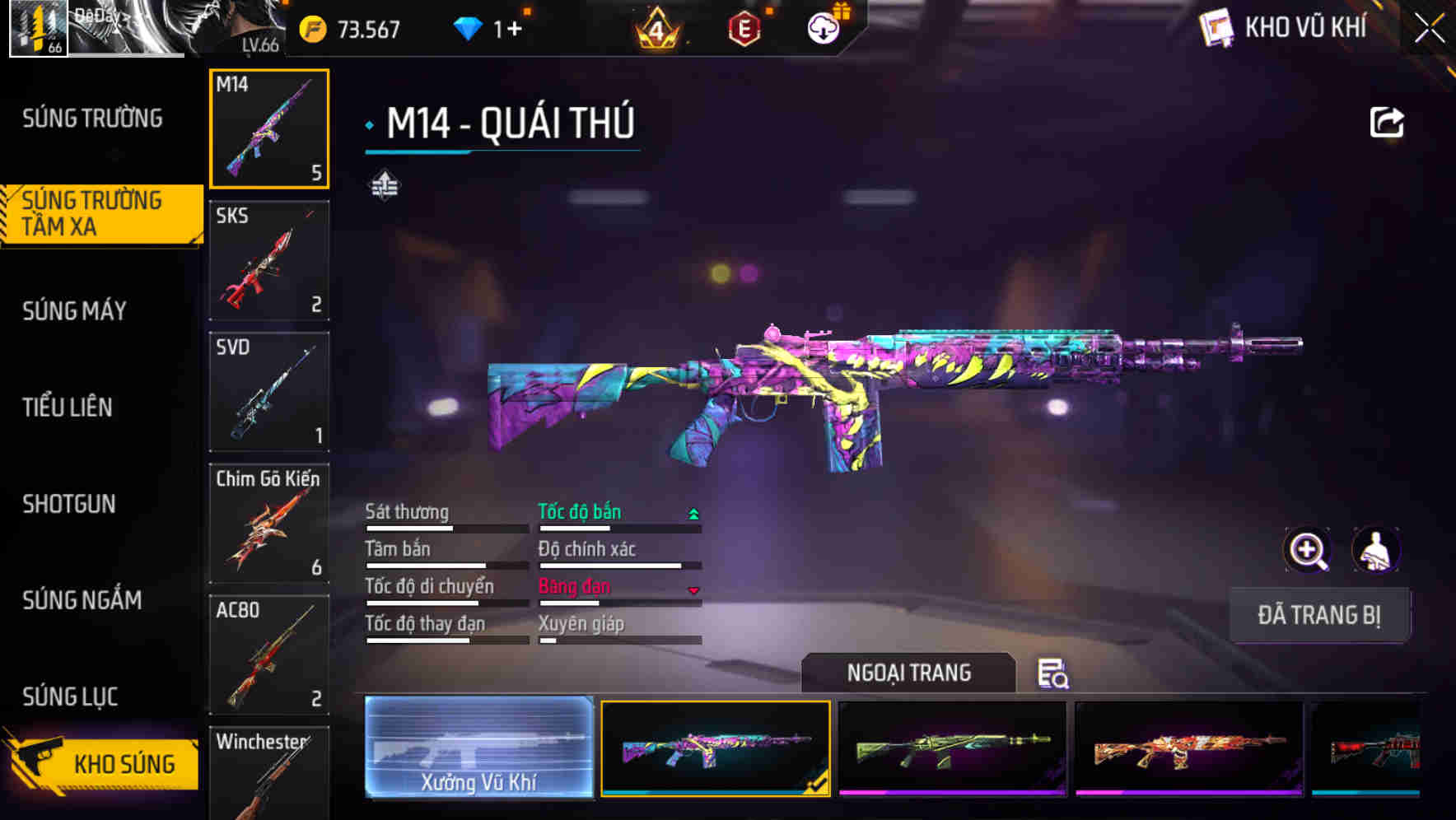Switch to the SÚNG MÁY category
Screen dimensions: 1456x820
[x=74, y=310]
